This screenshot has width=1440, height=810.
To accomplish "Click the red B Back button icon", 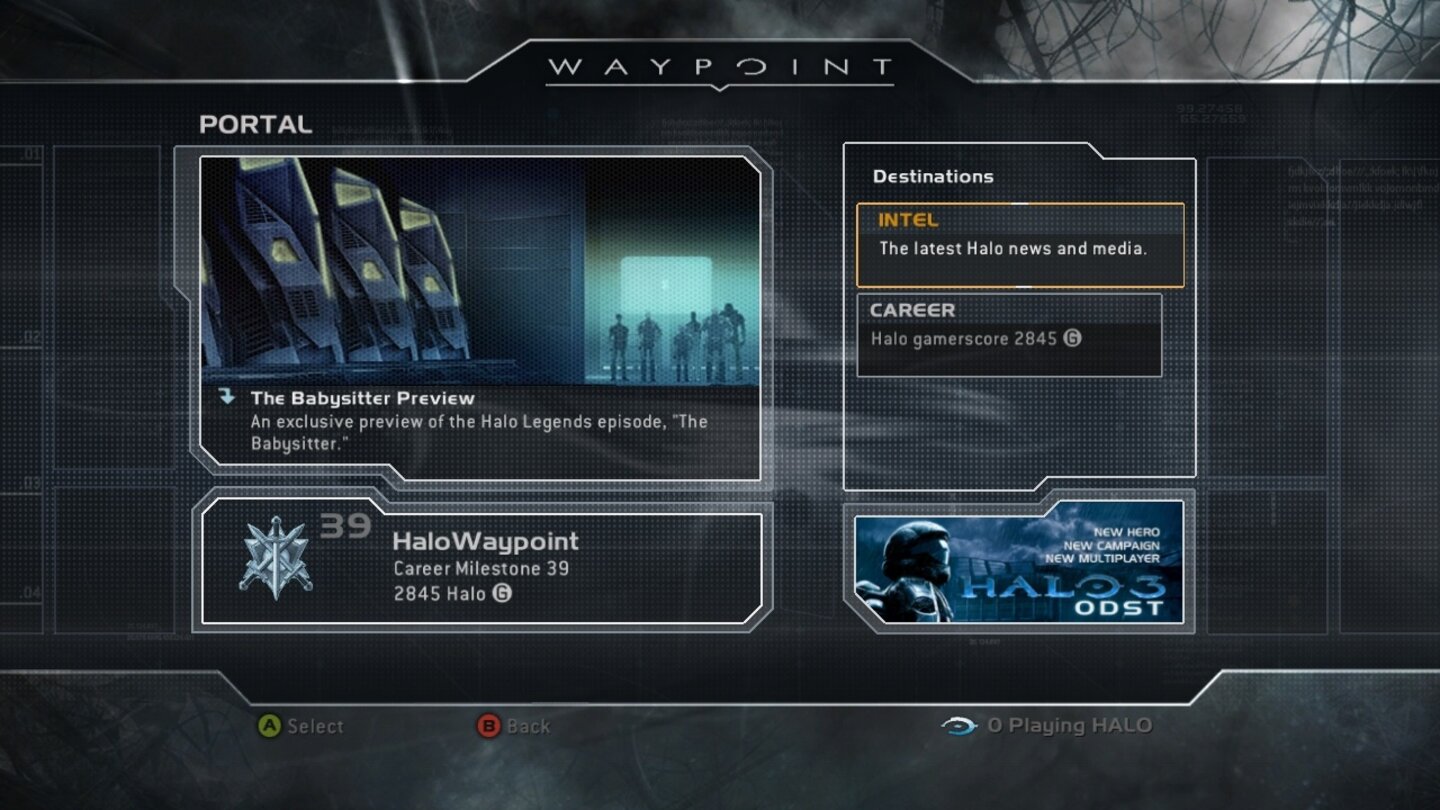I will point(489,727).
